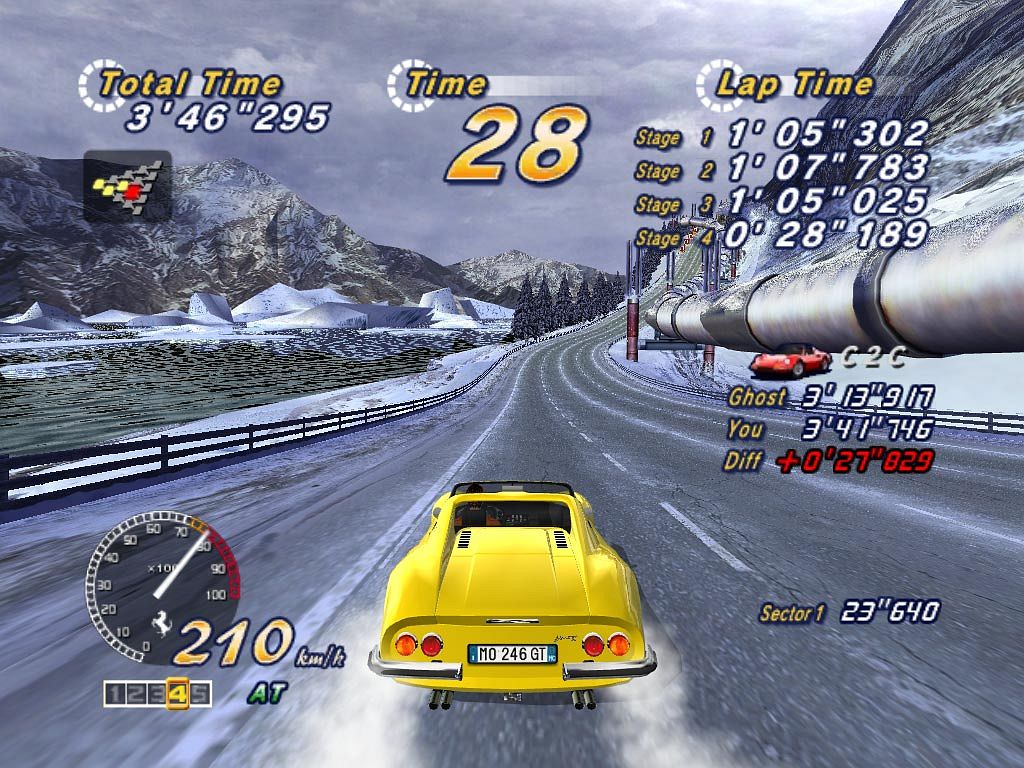Select the highlighted gear 4 box
1024x768 pixels.
pos(178,692)
